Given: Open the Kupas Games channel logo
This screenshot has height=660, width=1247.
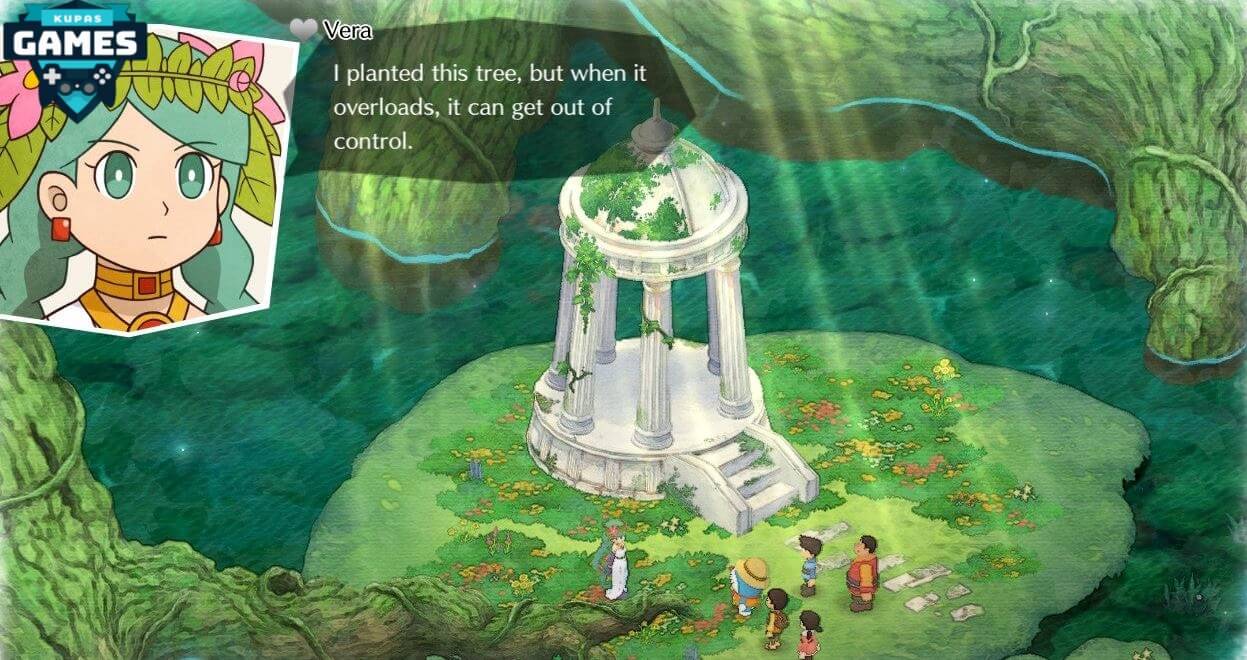Looking at the screenshot, I should [73, 45].
